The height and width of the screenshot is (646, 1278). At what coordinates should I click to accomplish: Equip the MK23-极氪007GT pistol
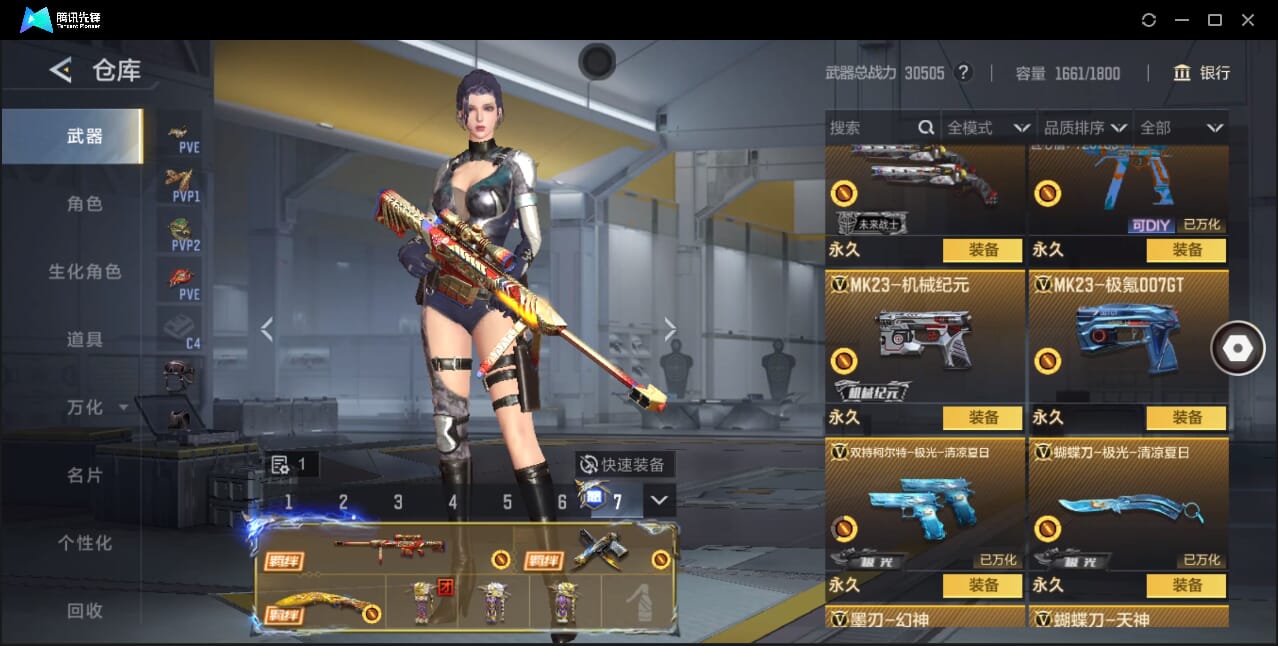point(1186,417)
